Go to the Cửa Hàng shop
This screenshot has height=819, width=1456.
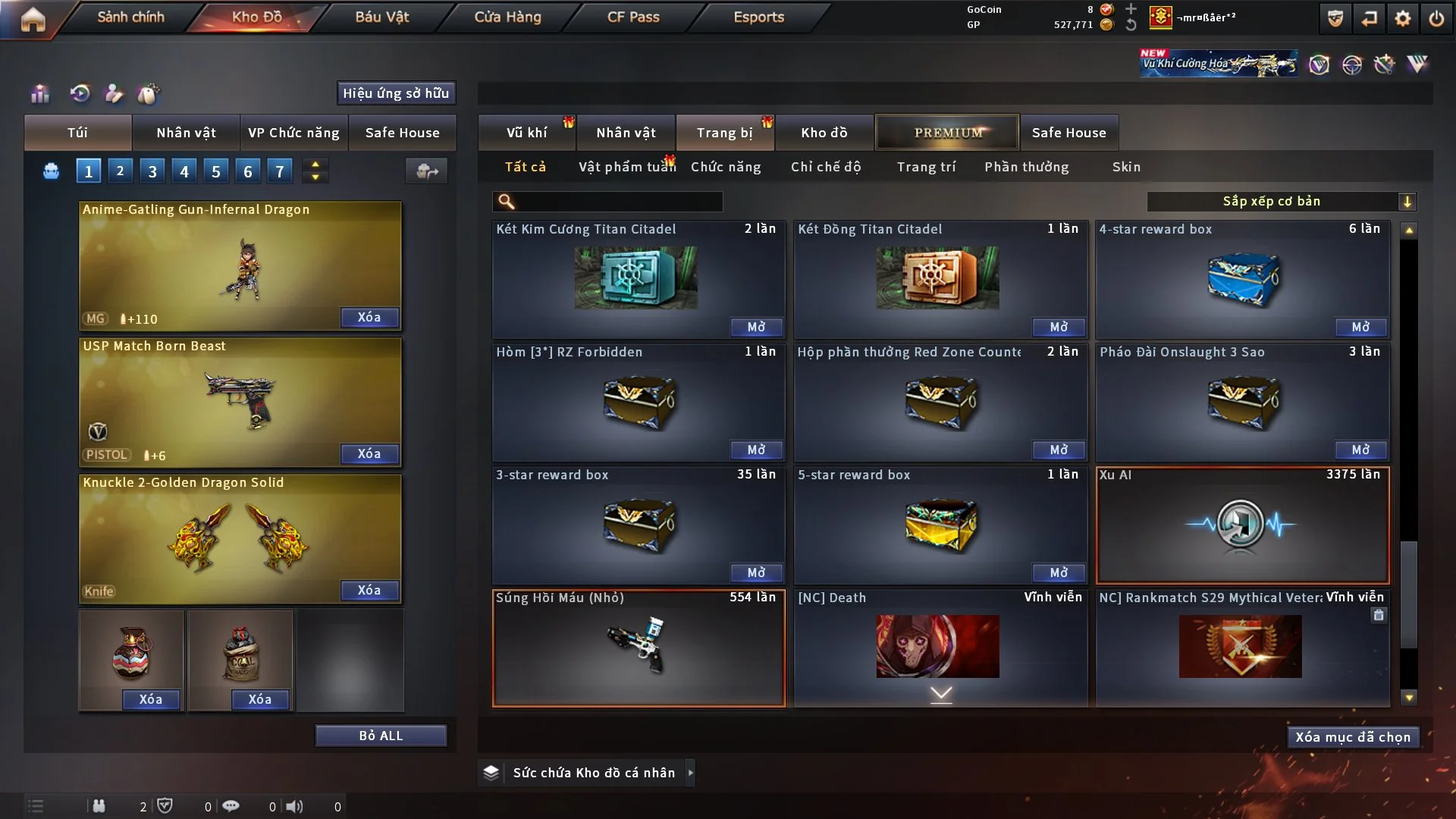click(x=507, y=17)
